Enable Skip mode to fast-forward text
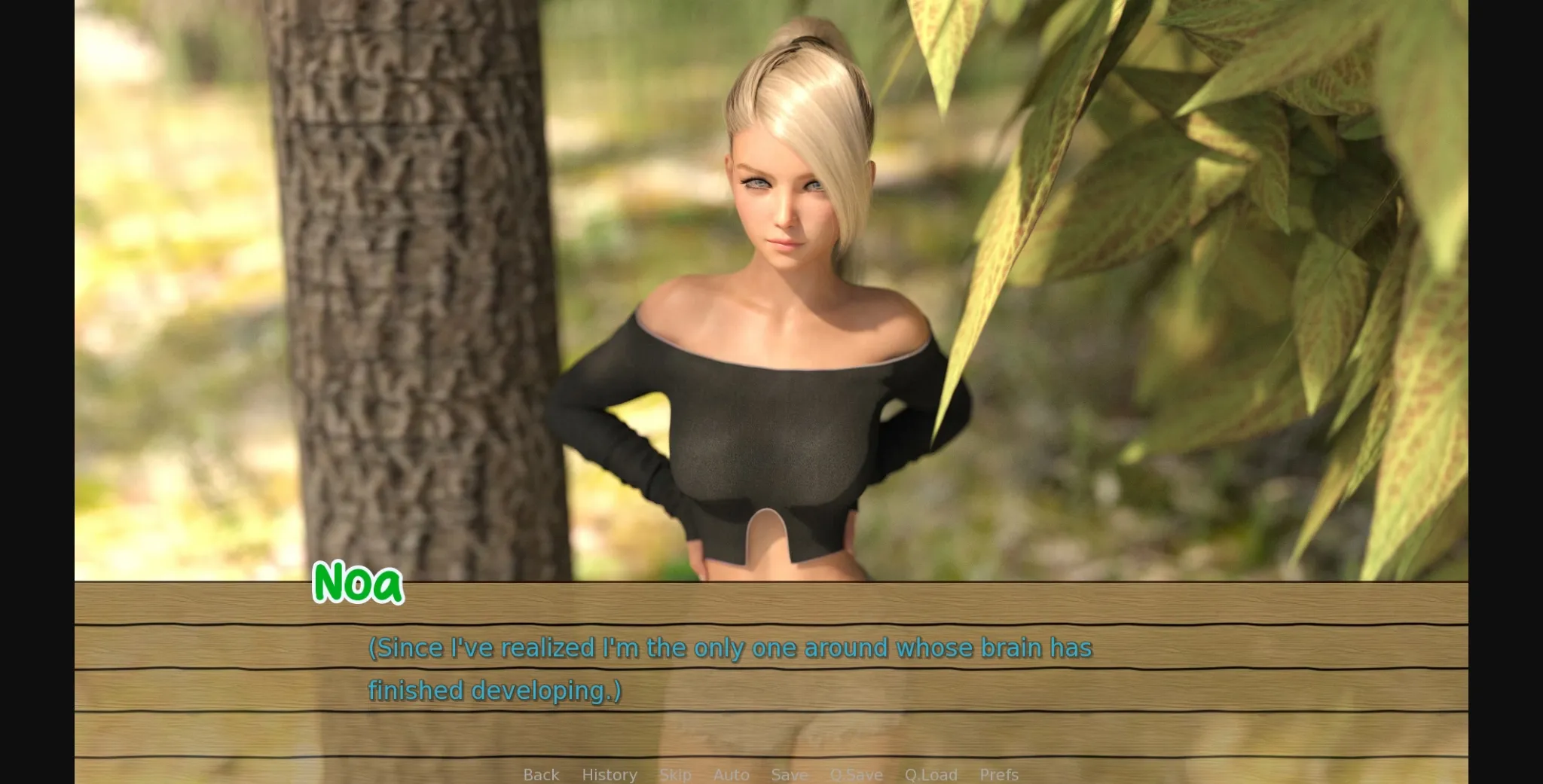The width and height of the screenshot is (1543, 784). point(675,774)
